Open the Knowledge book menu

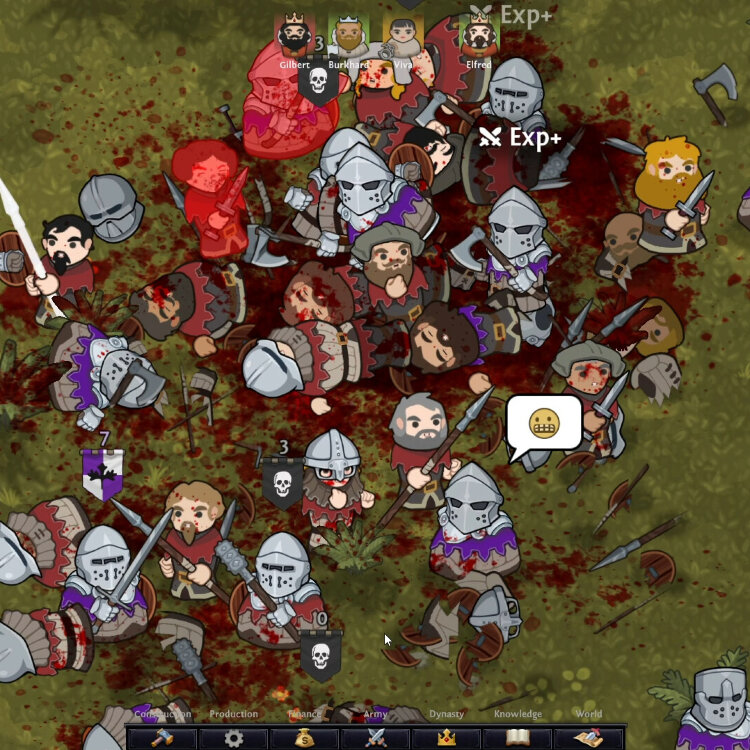click(517, 738)
